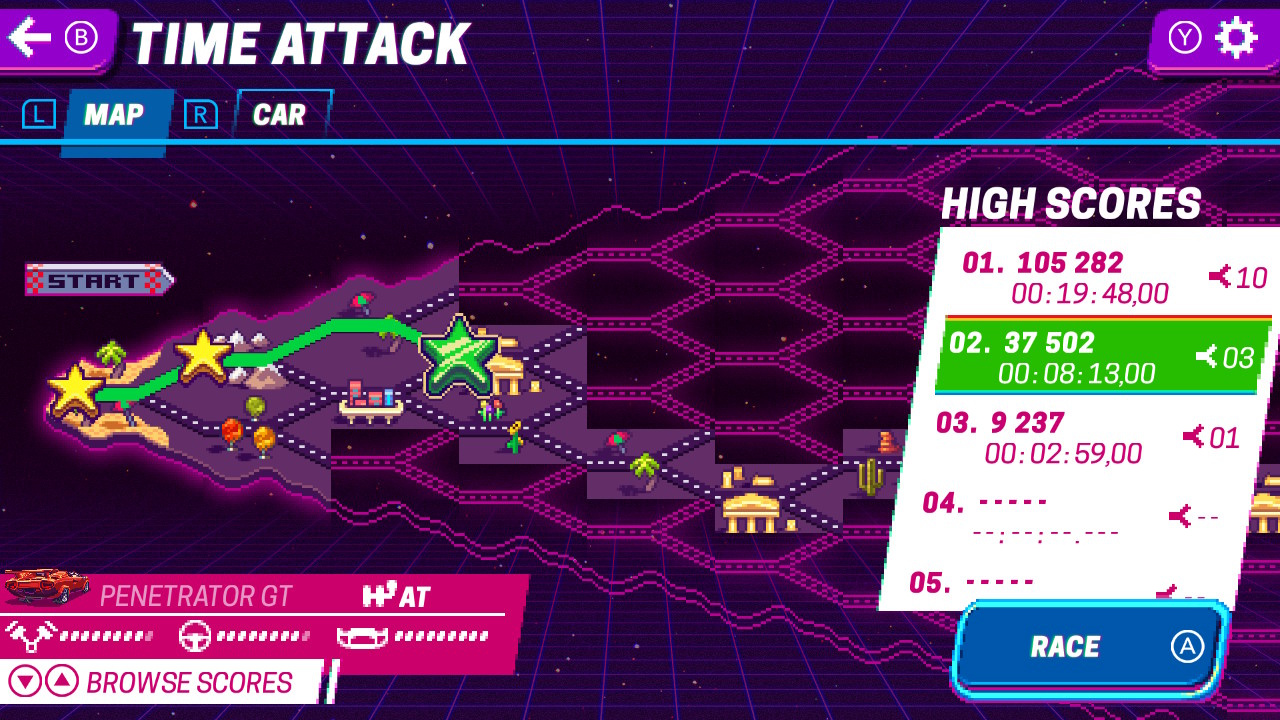Switch to the CAR tab
The width and height of the screenshot is (1280, 720).
tap(281, 114)
